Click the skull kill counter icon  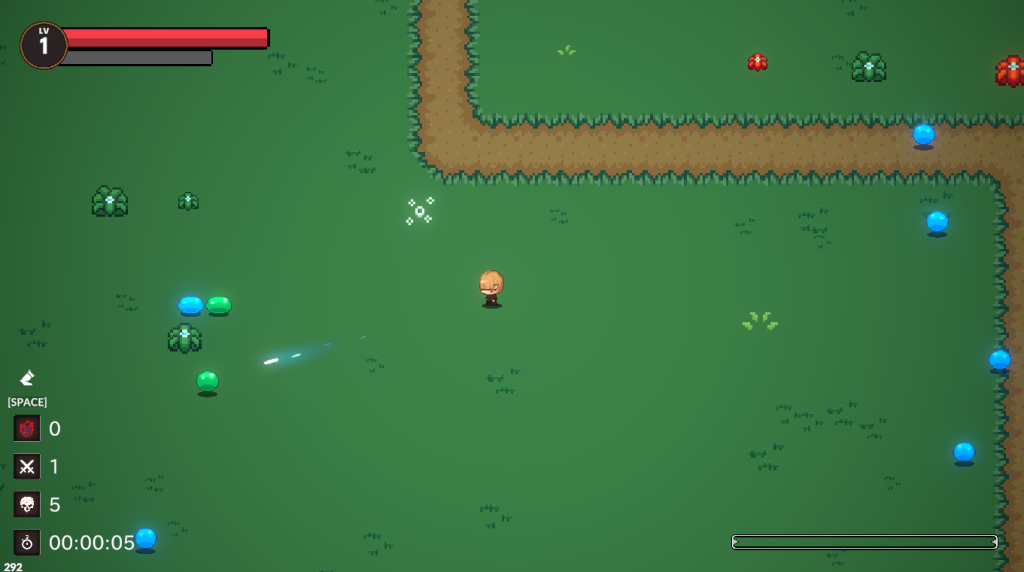click(x=27, y=504)
